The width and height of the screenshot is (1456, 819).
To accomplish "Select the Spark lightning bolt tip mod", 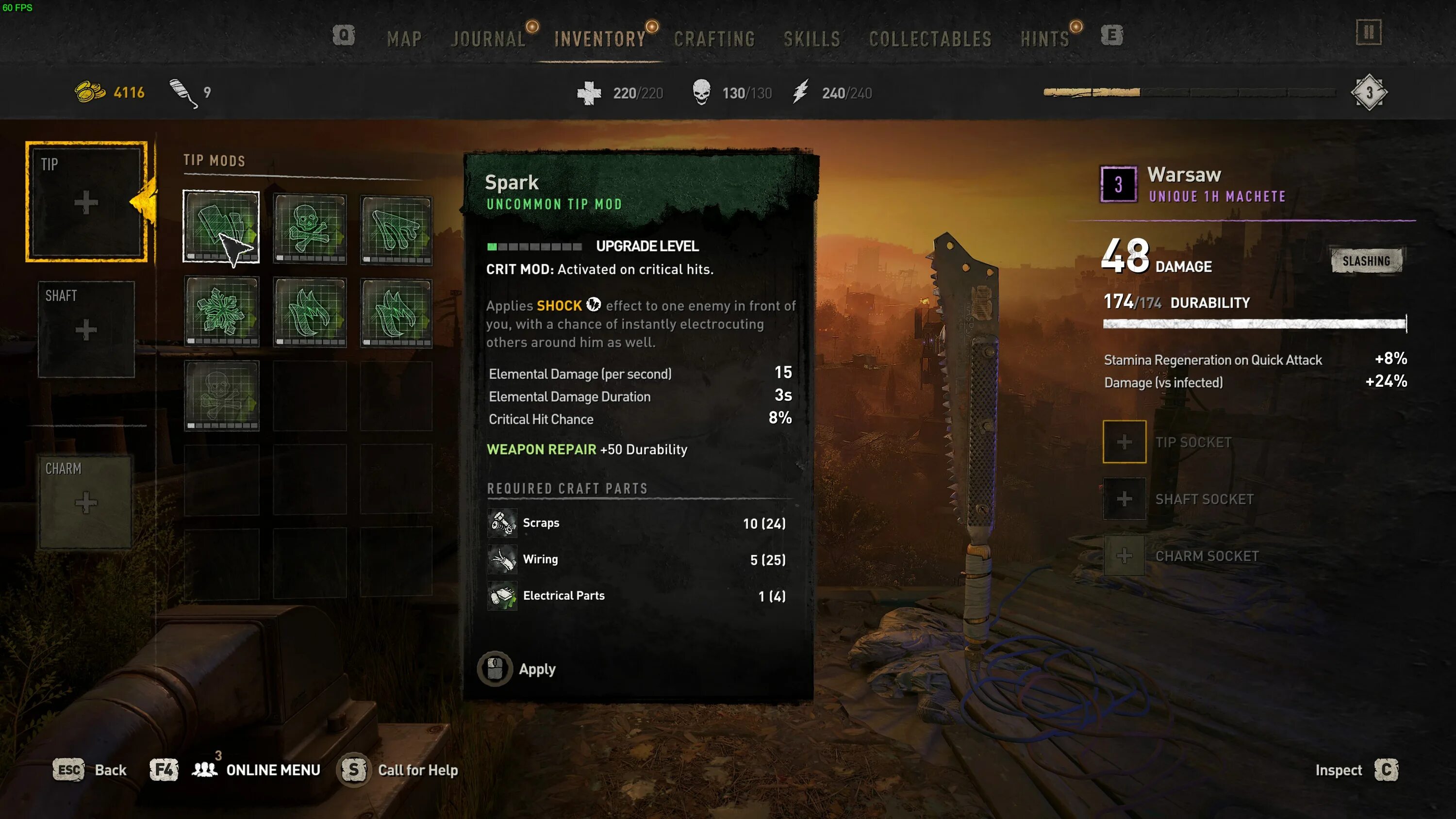I will [x=221, y=227].
